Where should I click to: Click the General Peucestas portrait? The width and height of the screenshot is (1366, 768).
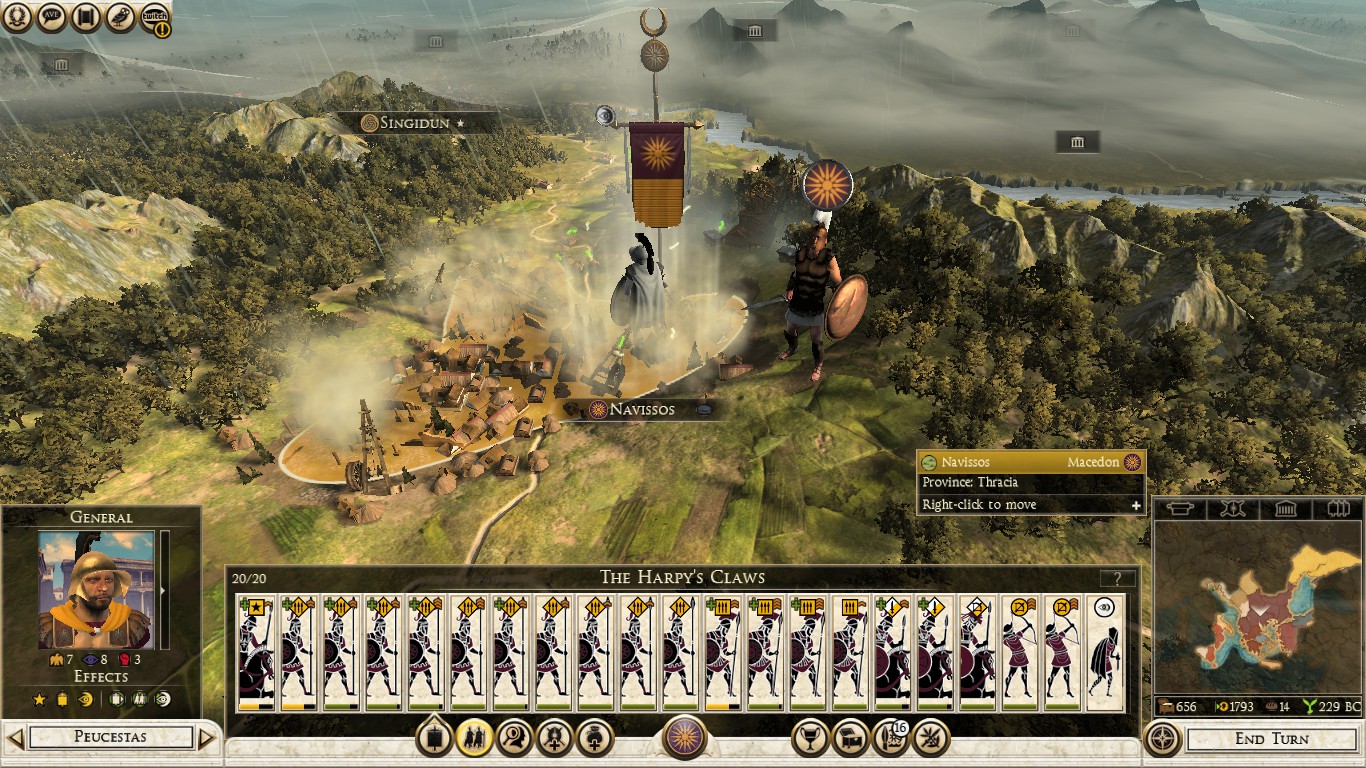[96, 590]
